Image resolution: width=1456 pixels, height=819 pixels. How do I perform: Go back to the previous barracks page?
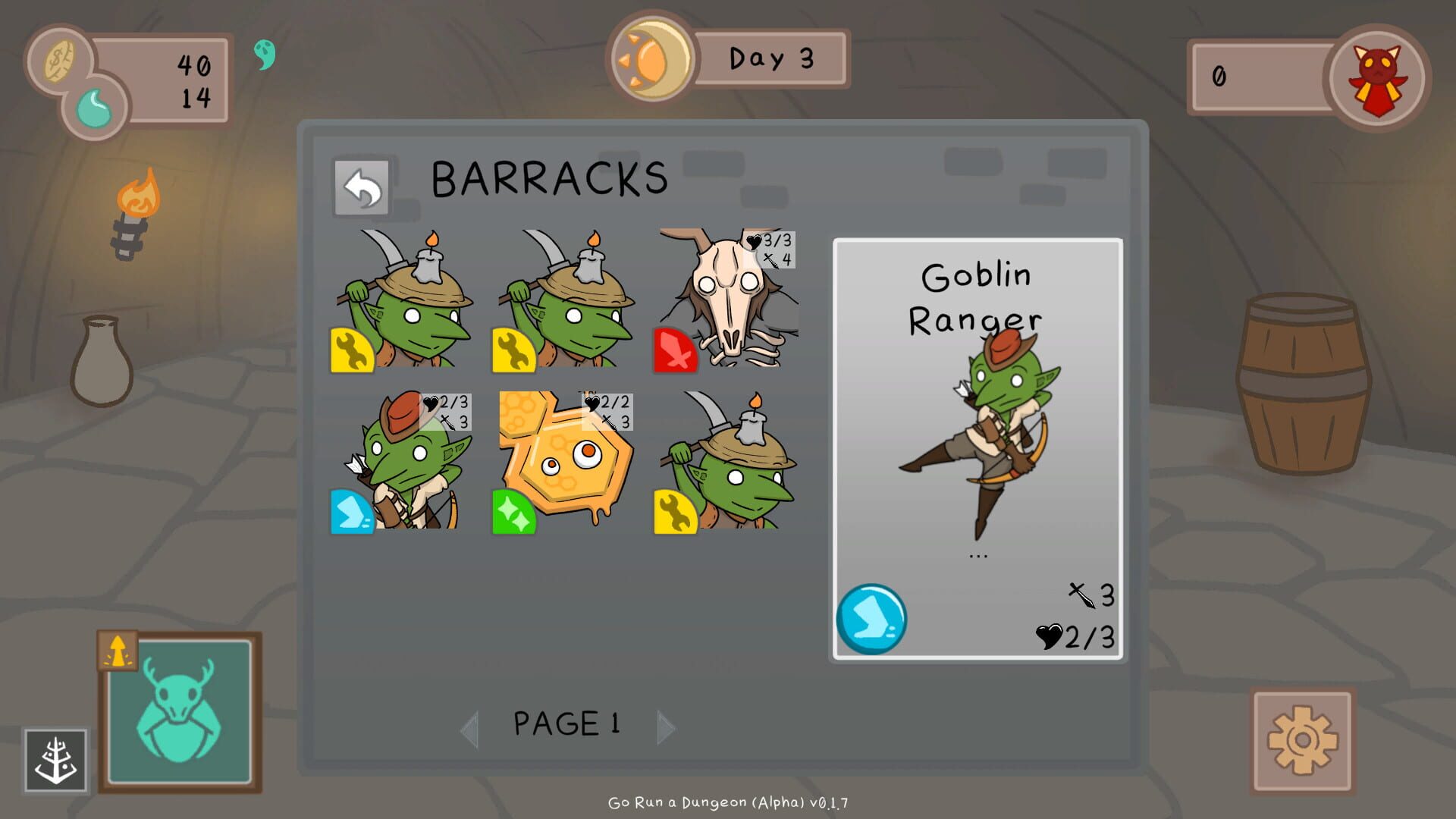click(470, 727)
